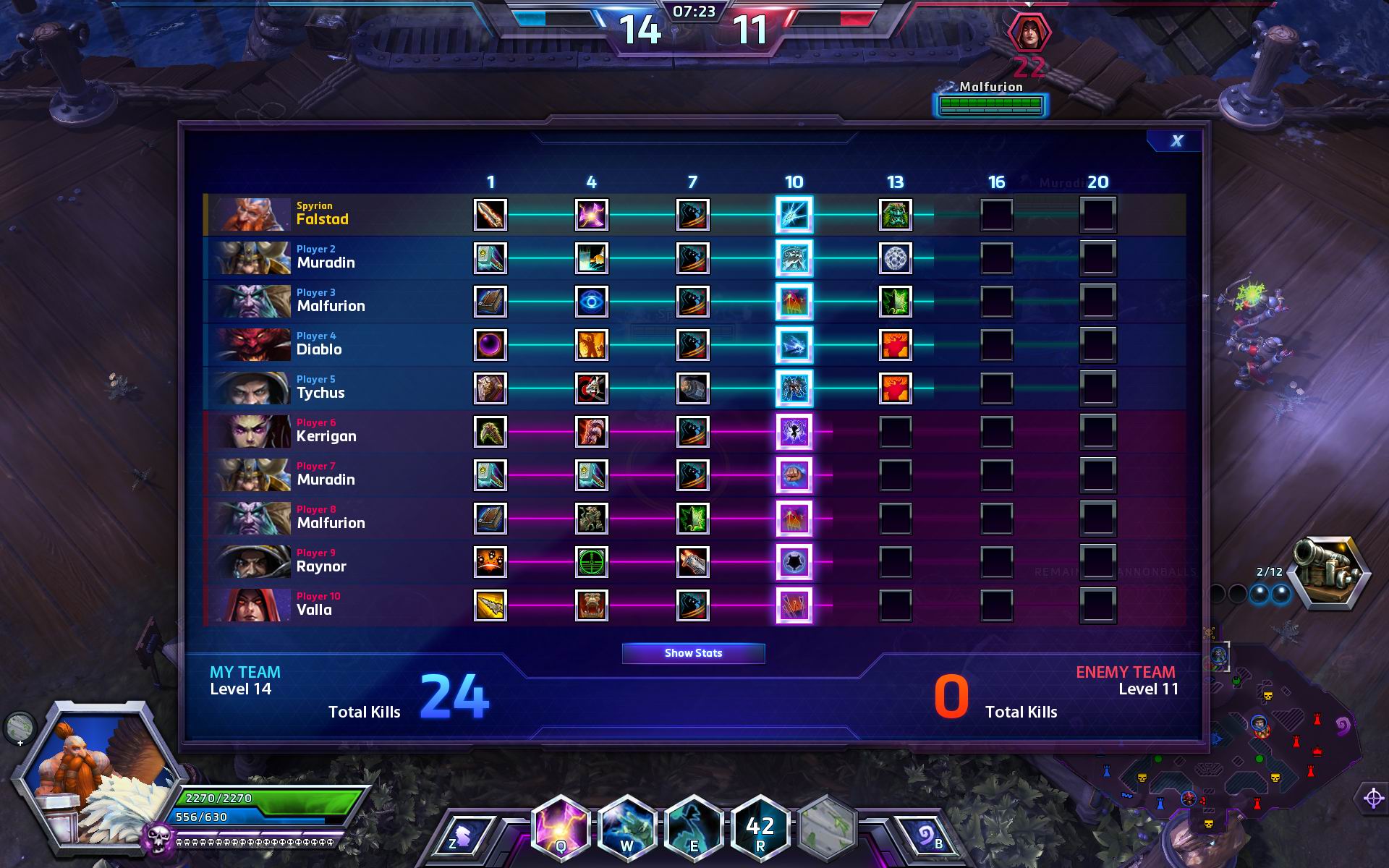Click the enemy Valla death timer portrait
This screenshot has height=868, width=1389.
(1029, 33)
